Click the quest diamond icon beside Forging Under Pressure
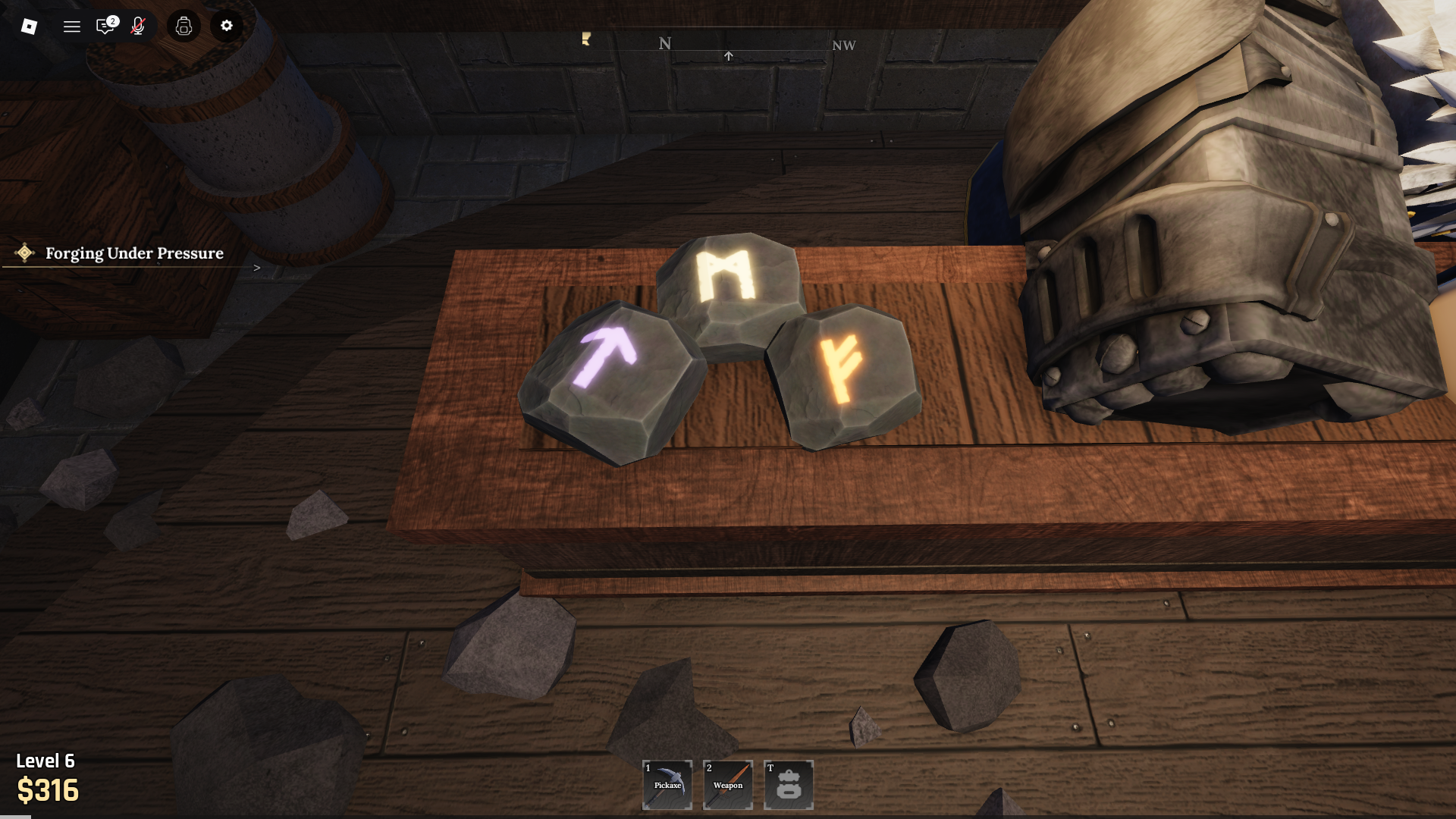Image resolution: width=1456 pixels, height=819 pixels. point(25,254)
